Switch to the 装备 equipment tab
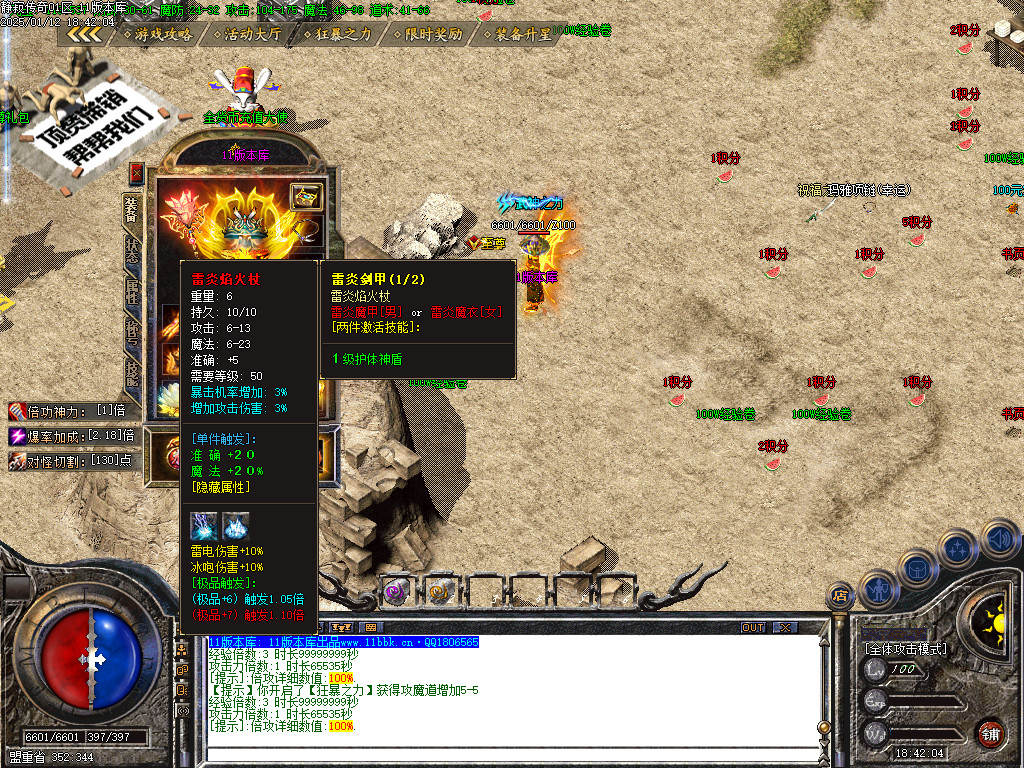The image size is (1024, 768). coord(132,211)
